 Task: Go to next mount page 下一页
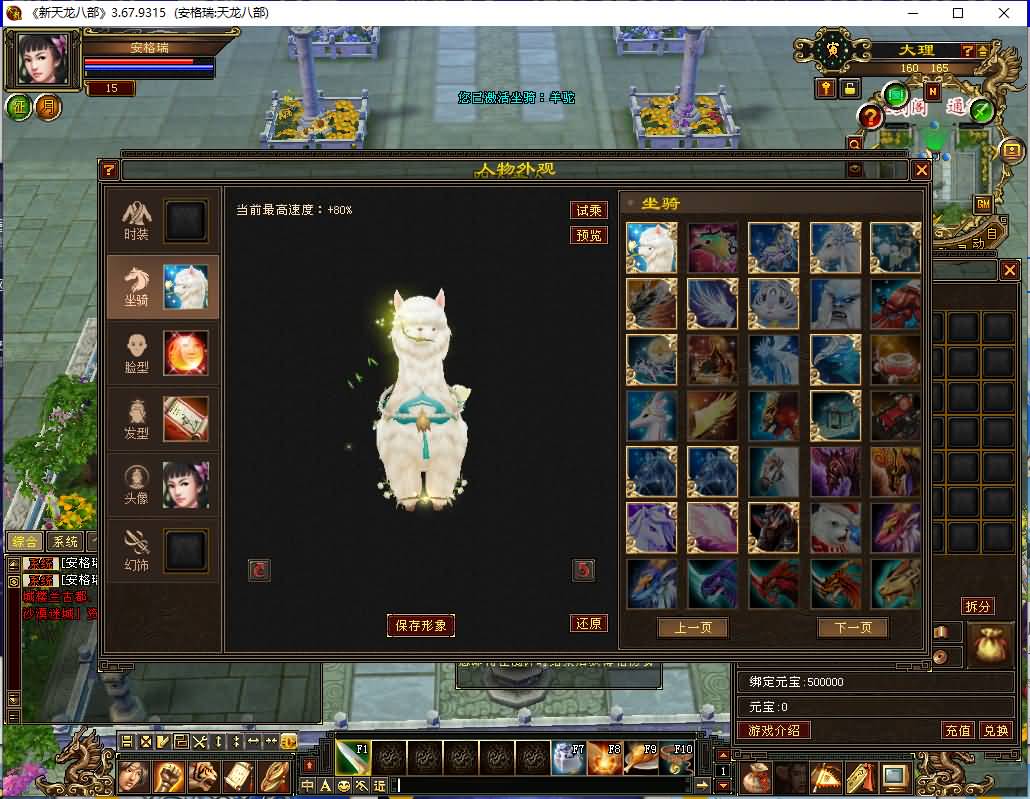852,628
